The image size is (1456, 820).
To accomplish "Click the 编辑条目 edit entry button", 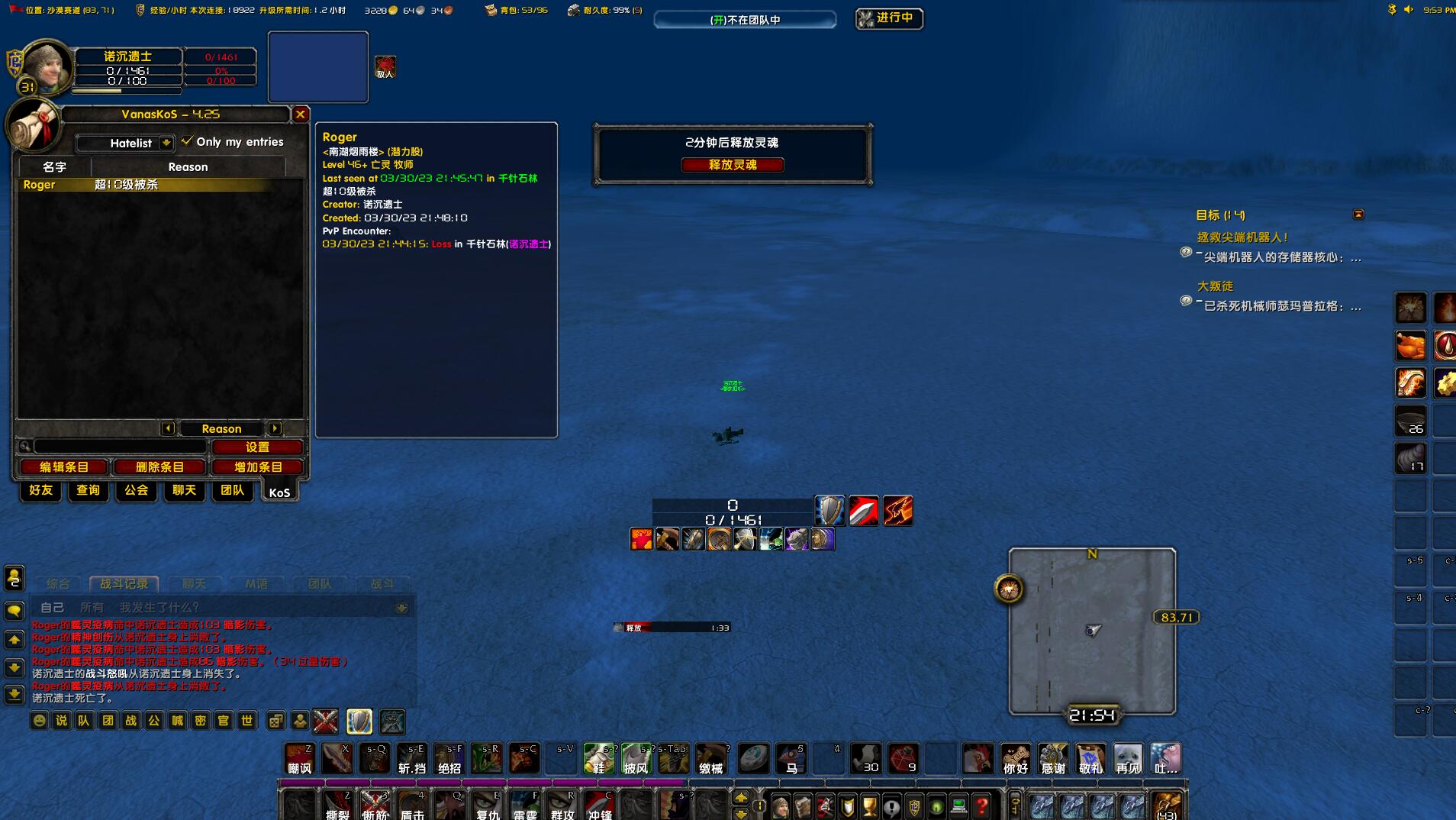I will pos(64,467).
